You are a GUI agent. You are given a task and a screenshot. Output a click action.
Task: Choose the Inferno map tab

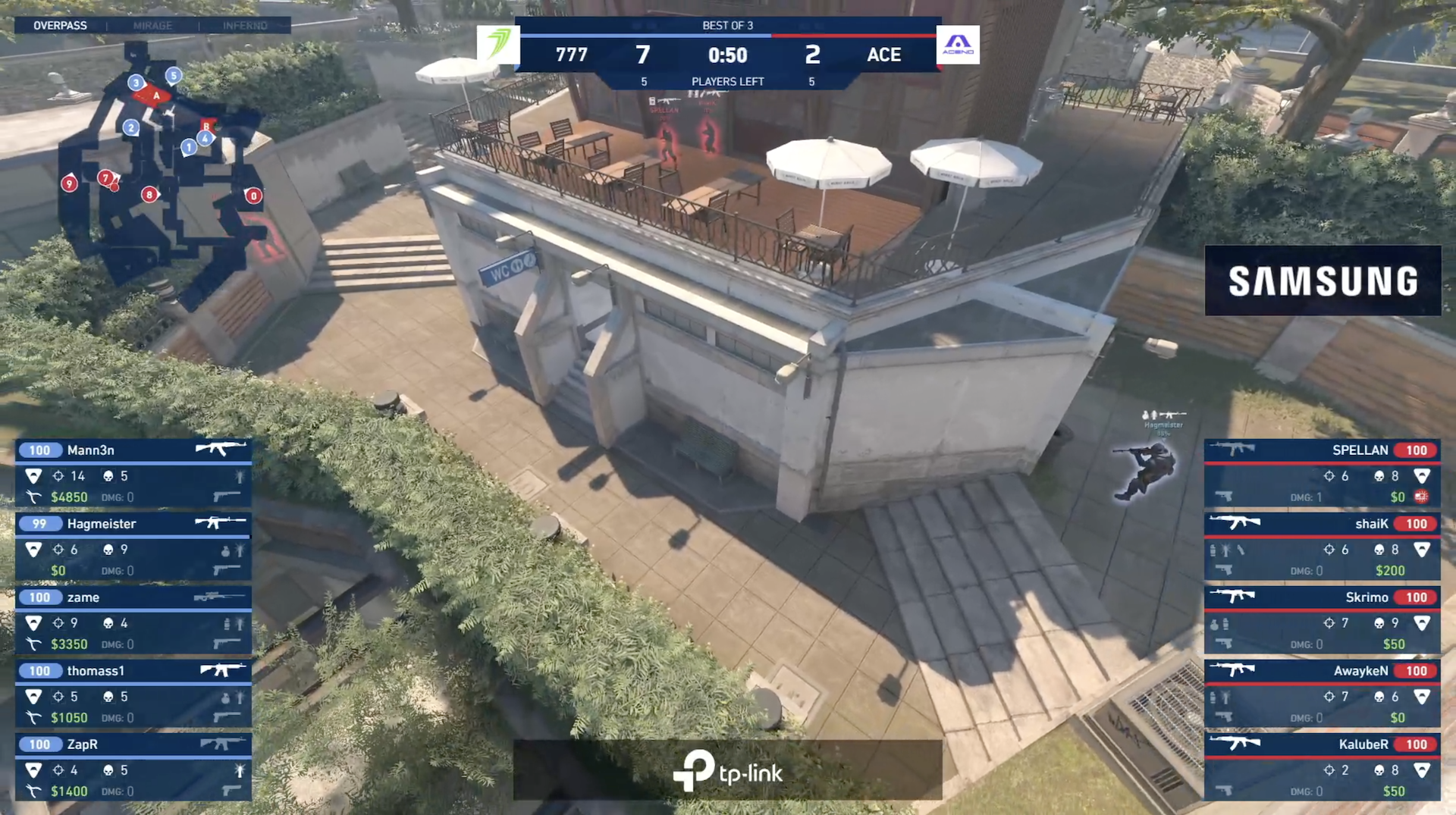tap(245, 25)
